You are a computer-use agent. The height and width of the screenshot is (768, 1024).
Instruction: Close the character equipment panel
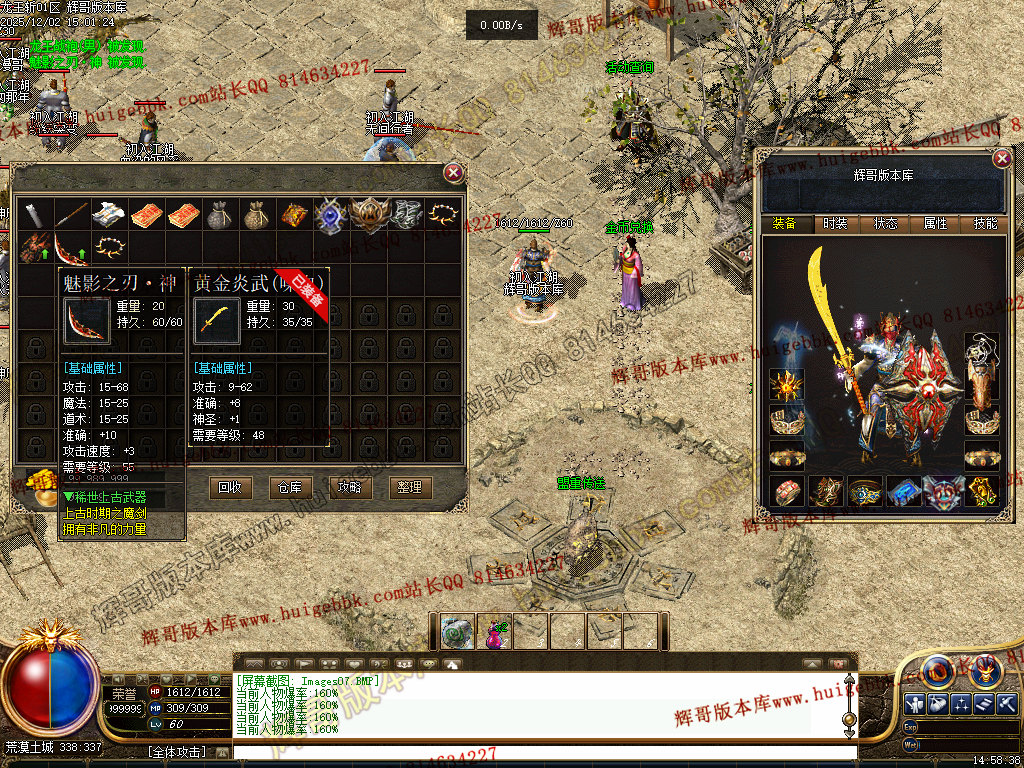click(x=1002, y=158)
